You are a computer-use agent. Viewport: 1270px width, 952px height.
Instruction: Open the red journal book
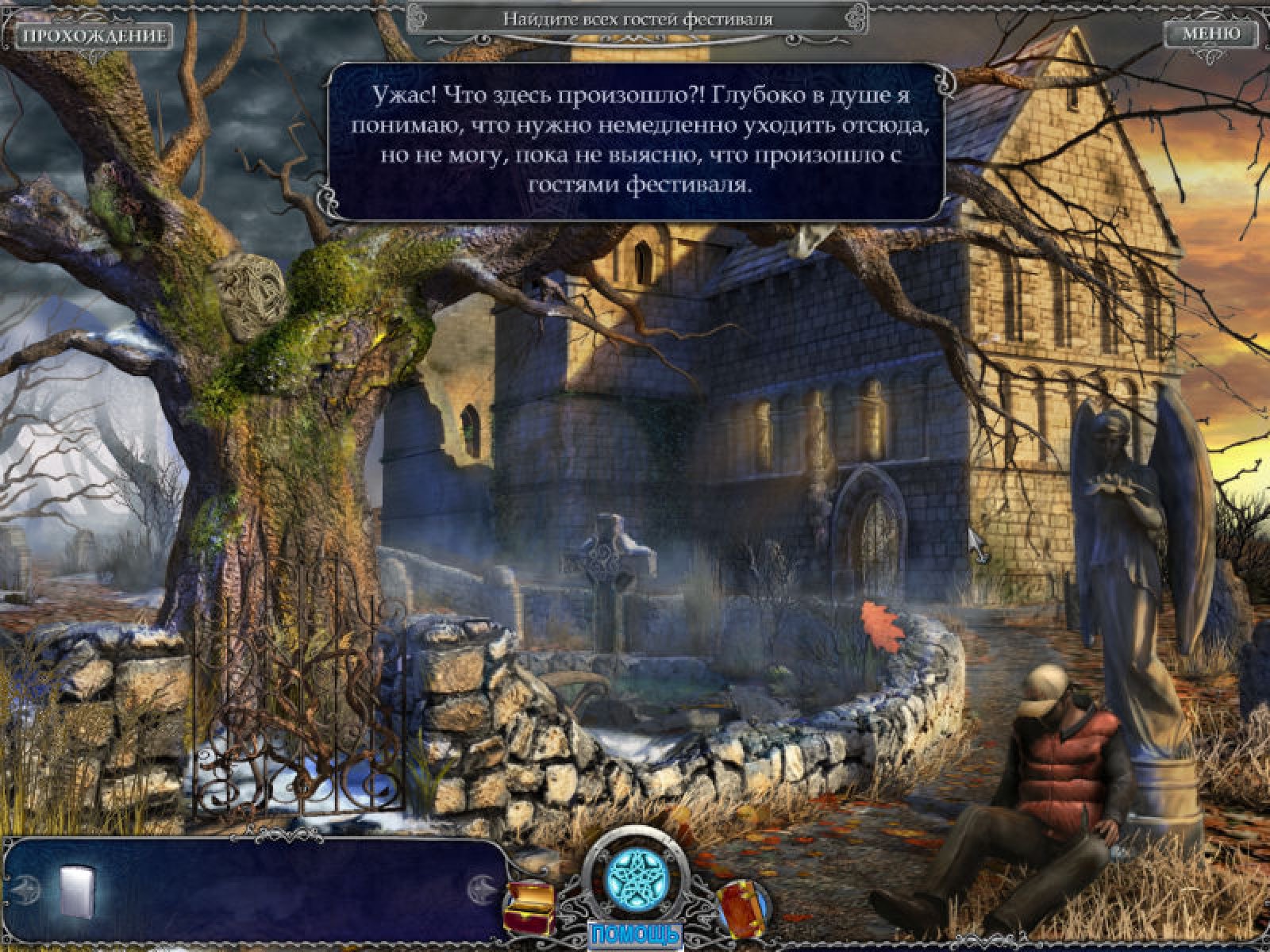click(x=742, y=907)
